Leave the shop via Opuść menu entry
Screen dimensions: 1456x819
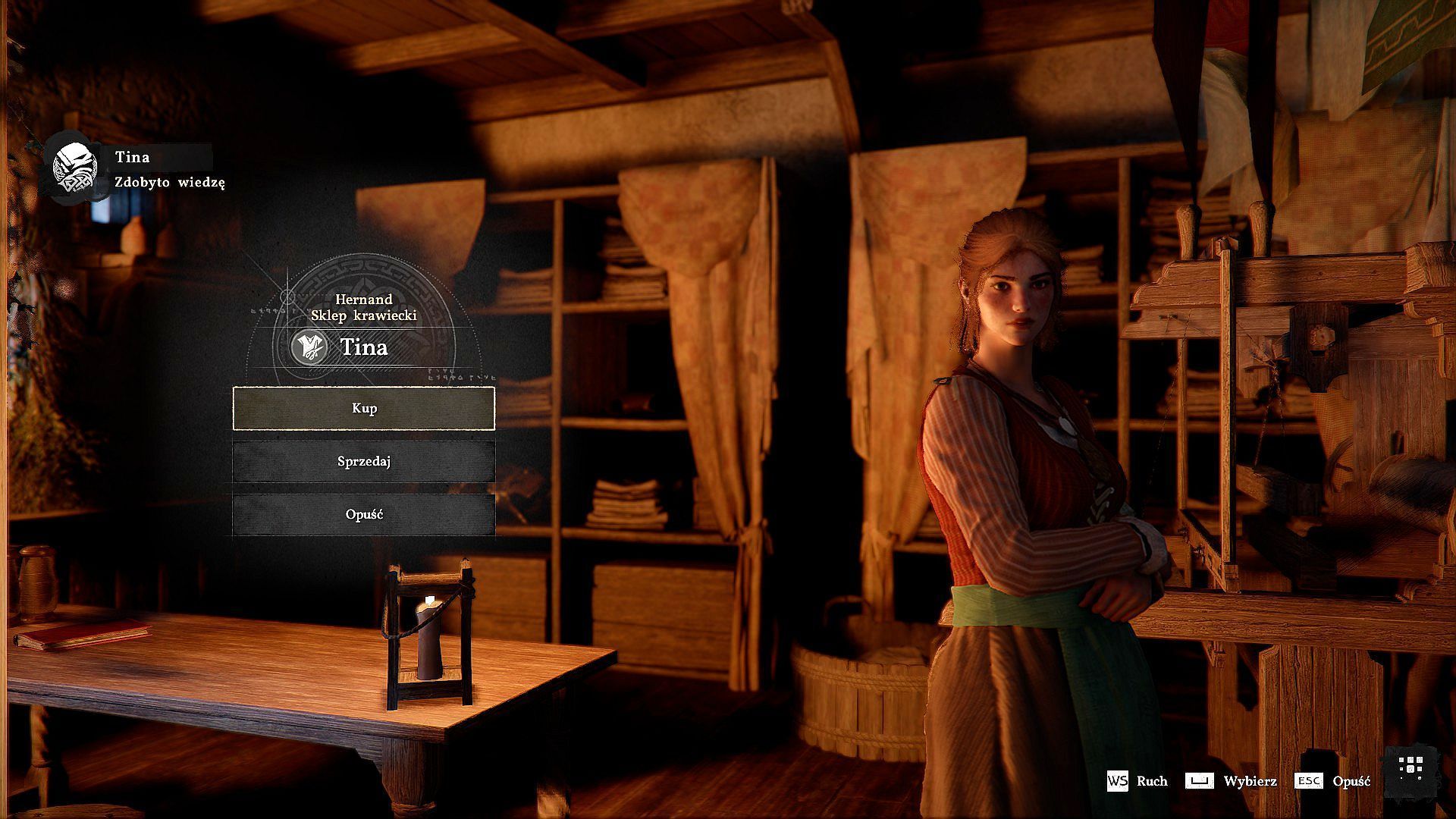[364, 514]
